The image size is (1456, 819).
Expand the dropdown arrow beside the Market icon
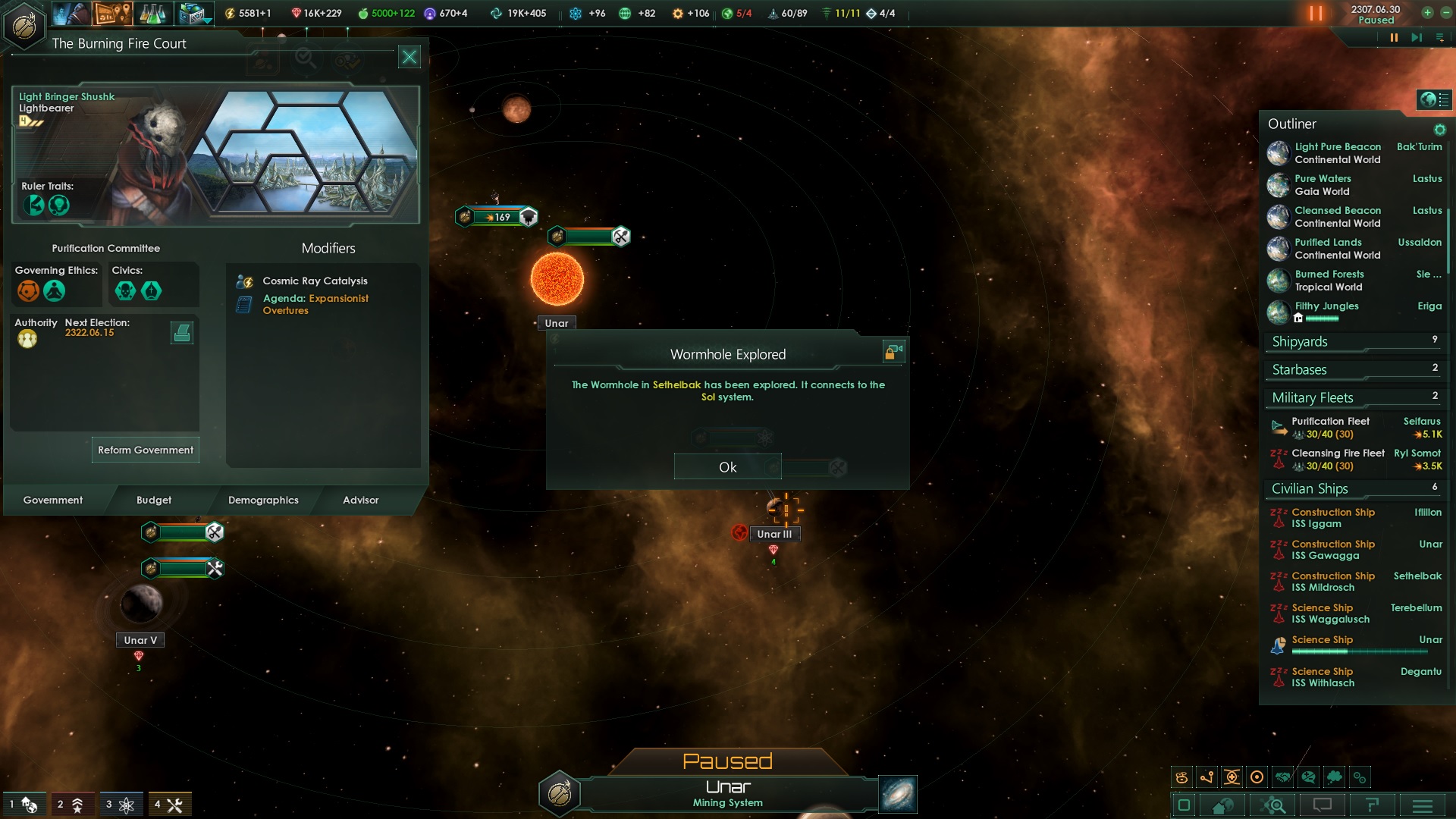(206, 20)
